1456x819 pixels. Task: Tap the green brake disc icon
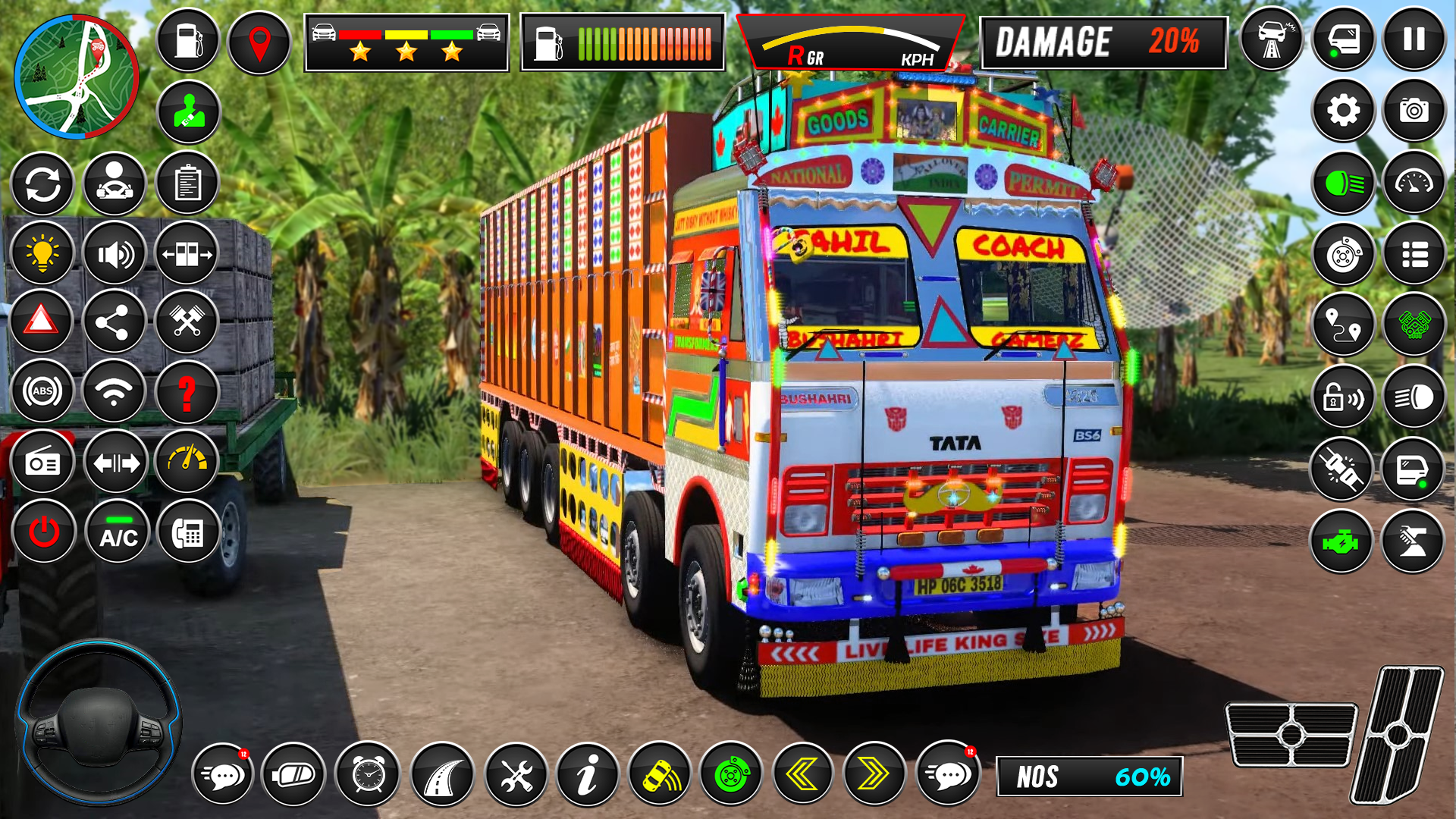click(732, 774)
